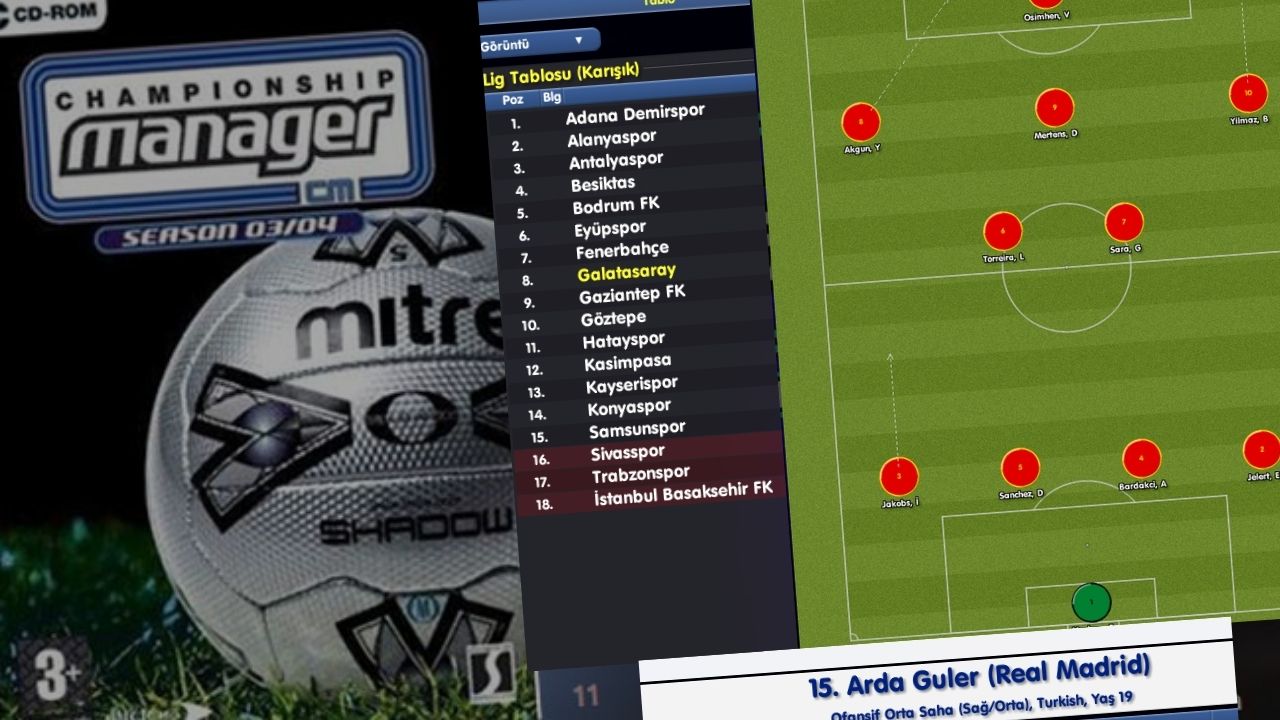Image resolution: width=1280 pixels, height=720 pixels.
Task: Select İstanbul Basaksehir FK row
Action: pos(683,494)
